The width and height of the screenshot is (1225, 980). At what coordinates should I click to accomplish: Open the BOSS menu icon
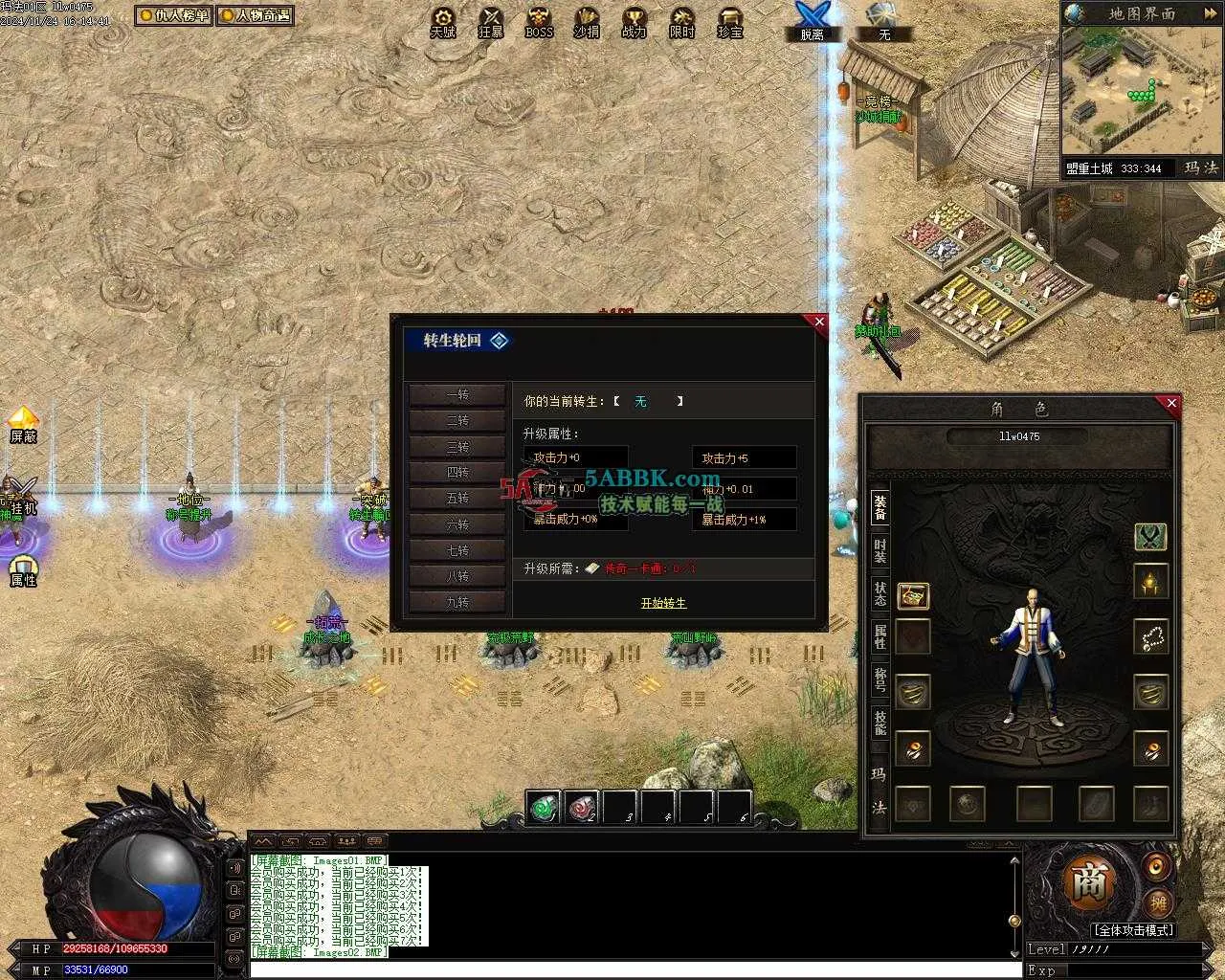[539, 21]
